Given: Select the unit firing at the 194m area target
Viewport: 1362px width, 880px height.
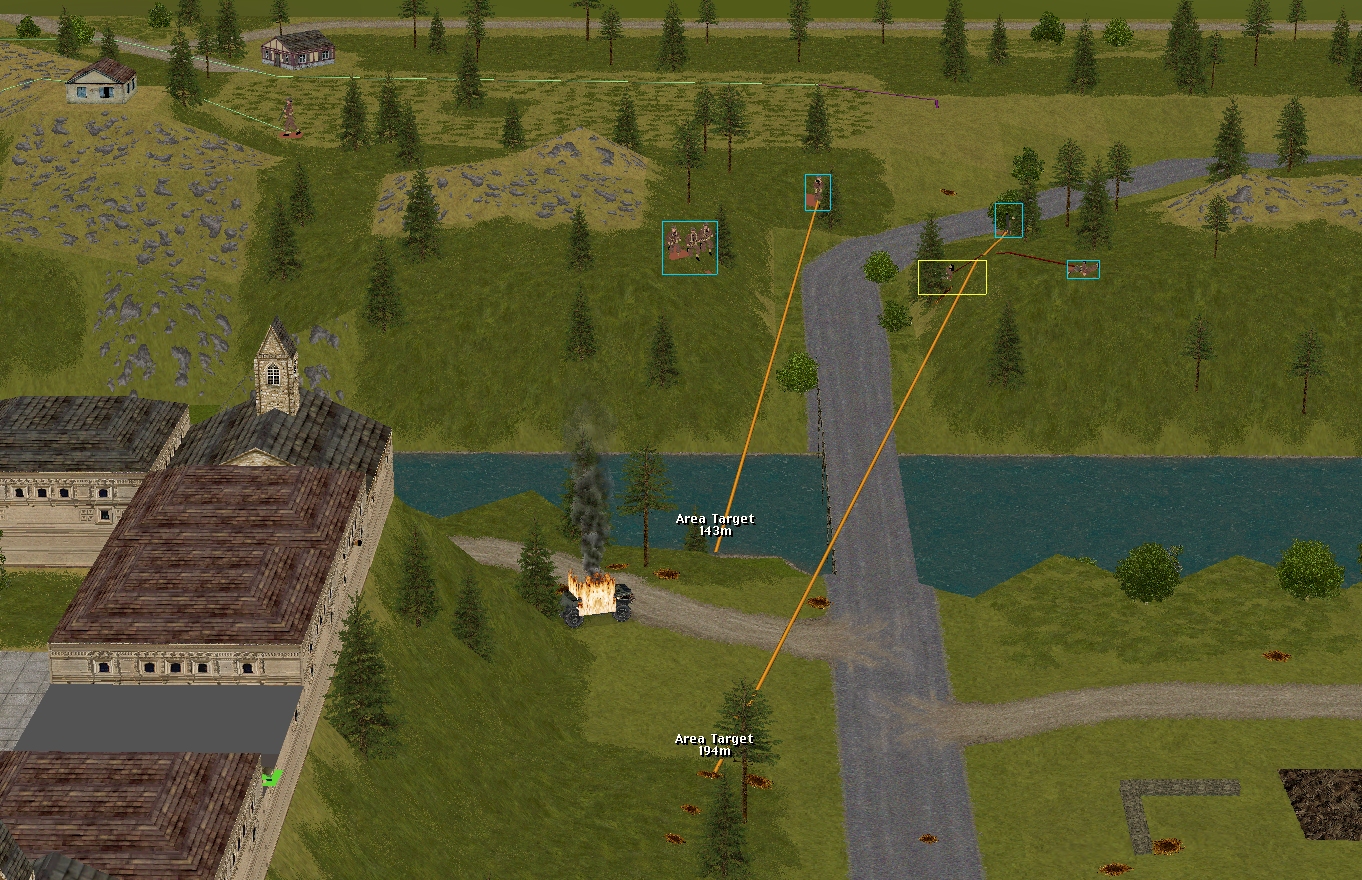Looking at the screenshot, I should (1008, 219).
